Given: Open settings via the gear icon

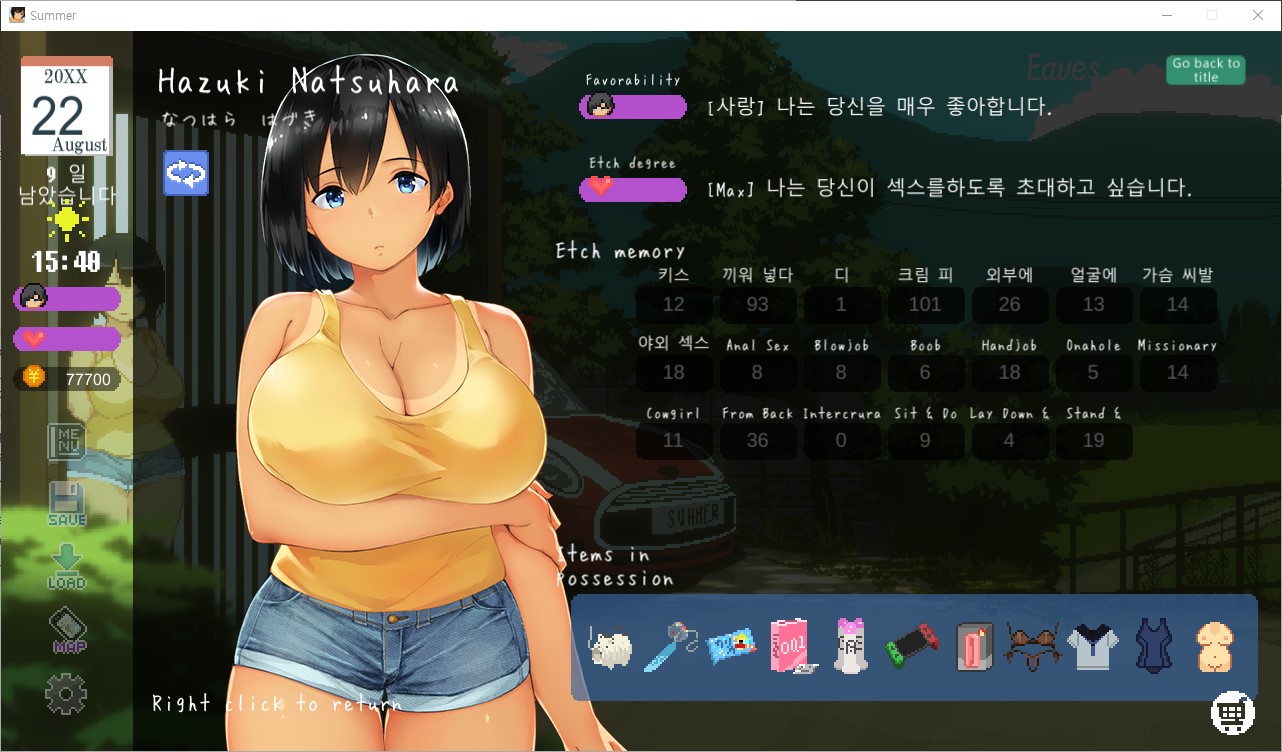Looking at the screenshot, I should [67, 694].
